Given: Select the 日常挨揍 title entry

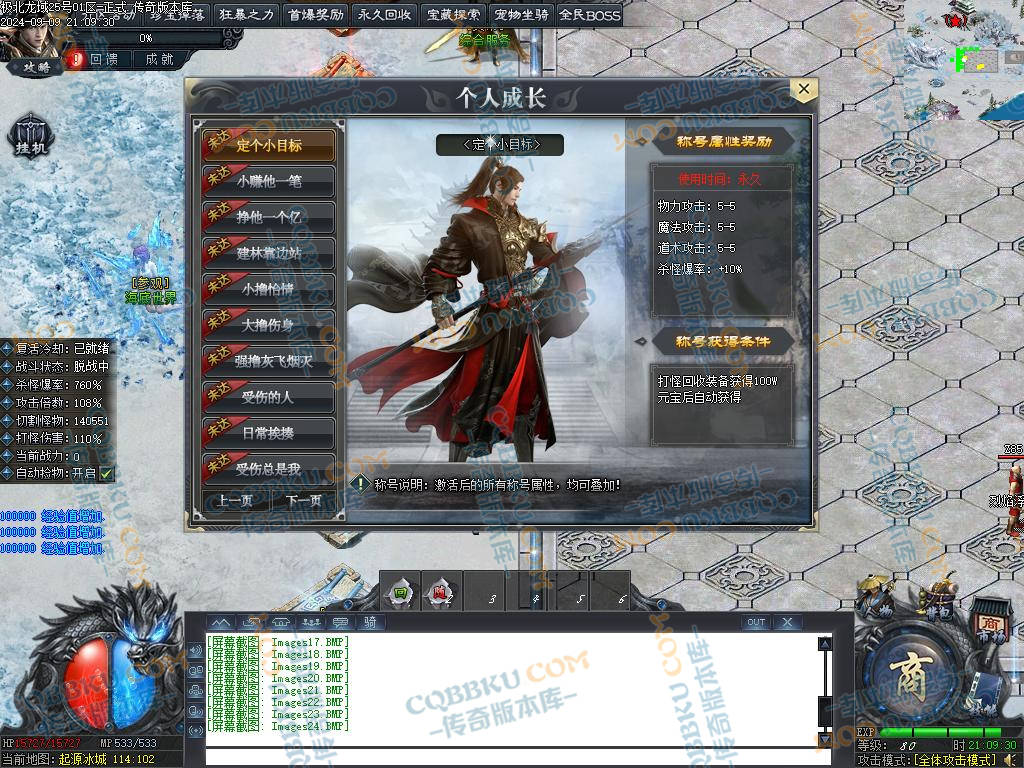Looking at the screenshot, I should [x=269, y=433].
